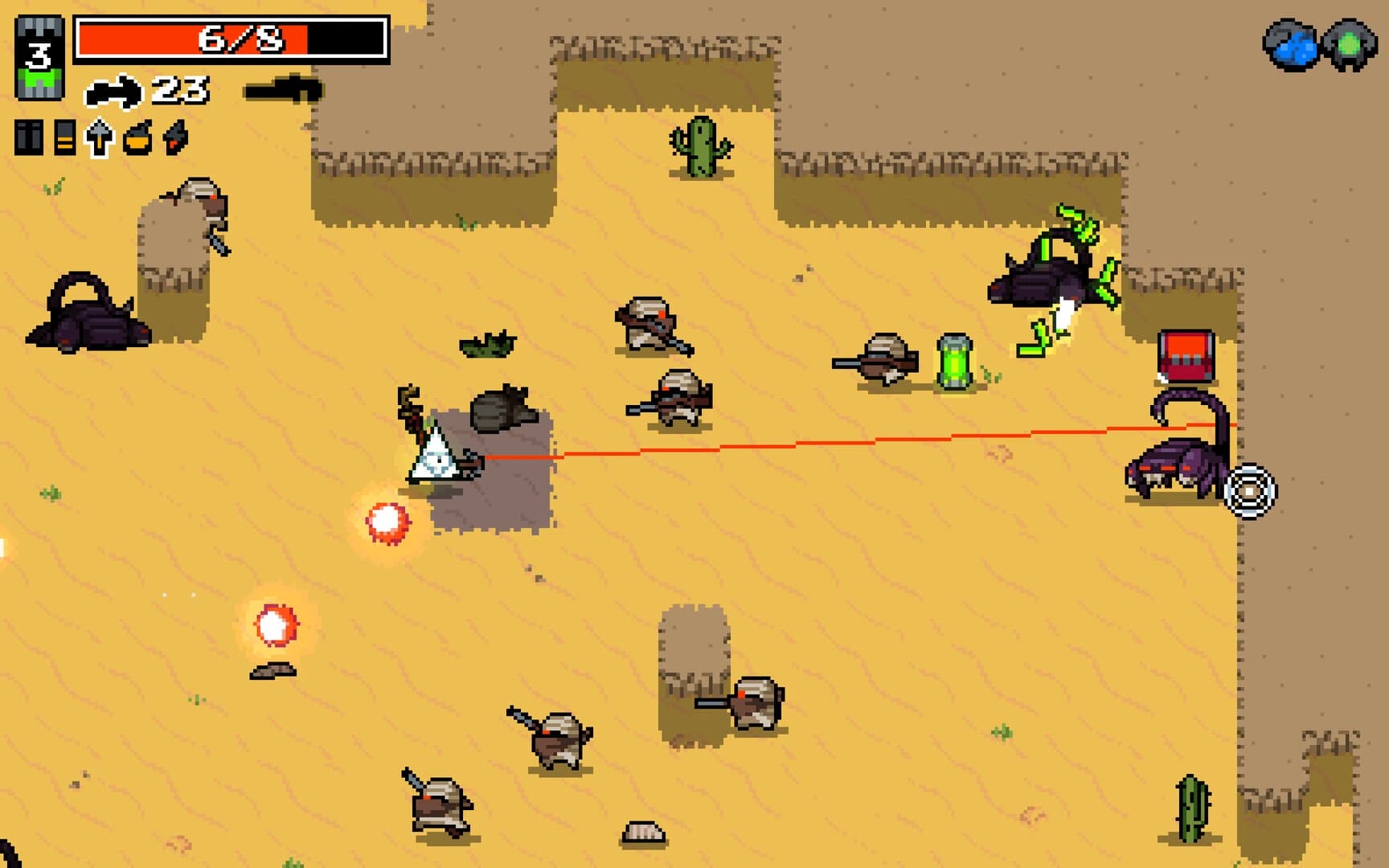Click the ammo bullet icon beside the 23 counter
The width and height of the screenshot is (1389, 868).
(x=113, y=91)
